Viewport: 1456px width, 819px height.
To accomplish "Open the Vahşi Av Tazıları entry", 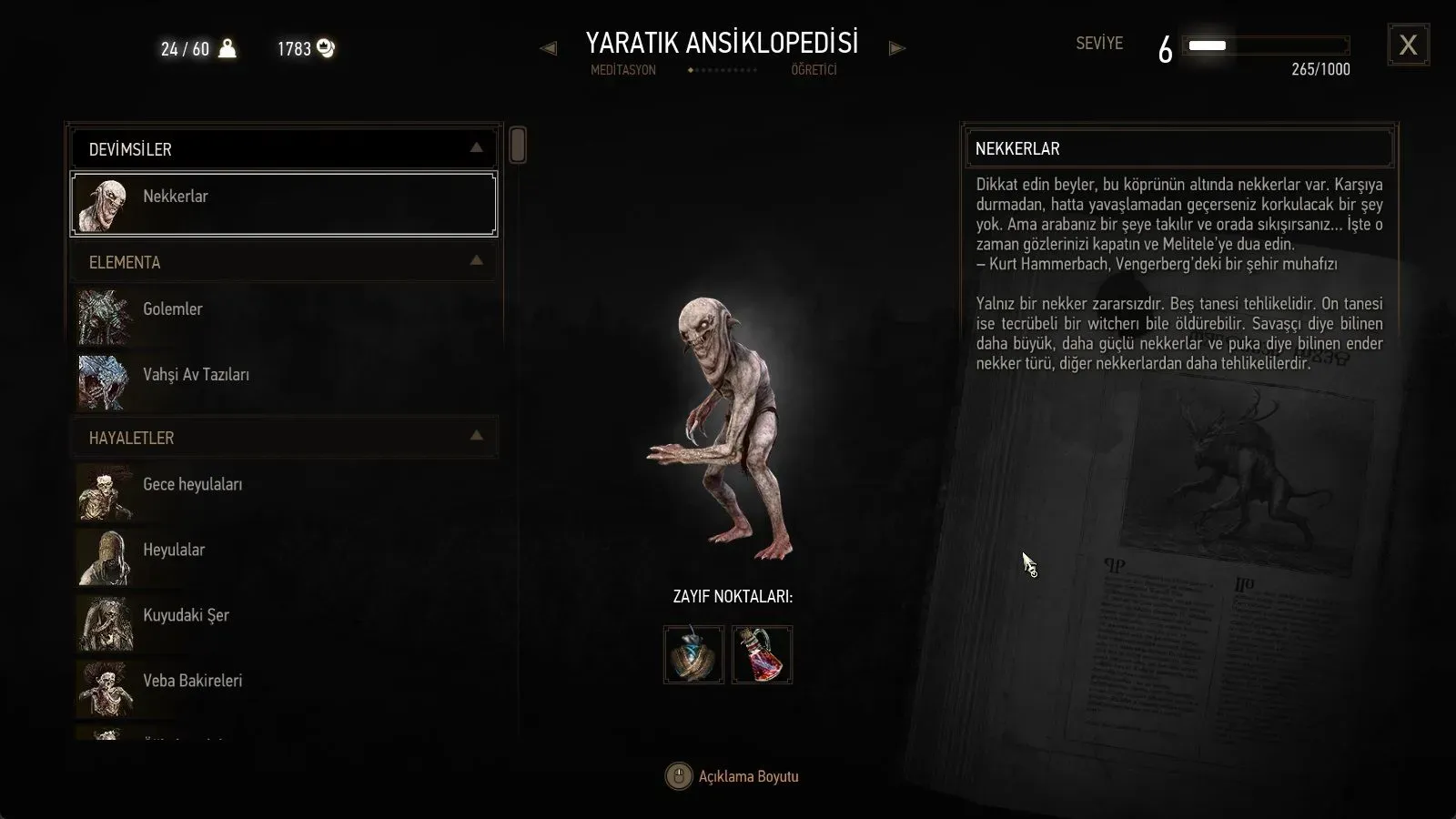I will (284, 380).
